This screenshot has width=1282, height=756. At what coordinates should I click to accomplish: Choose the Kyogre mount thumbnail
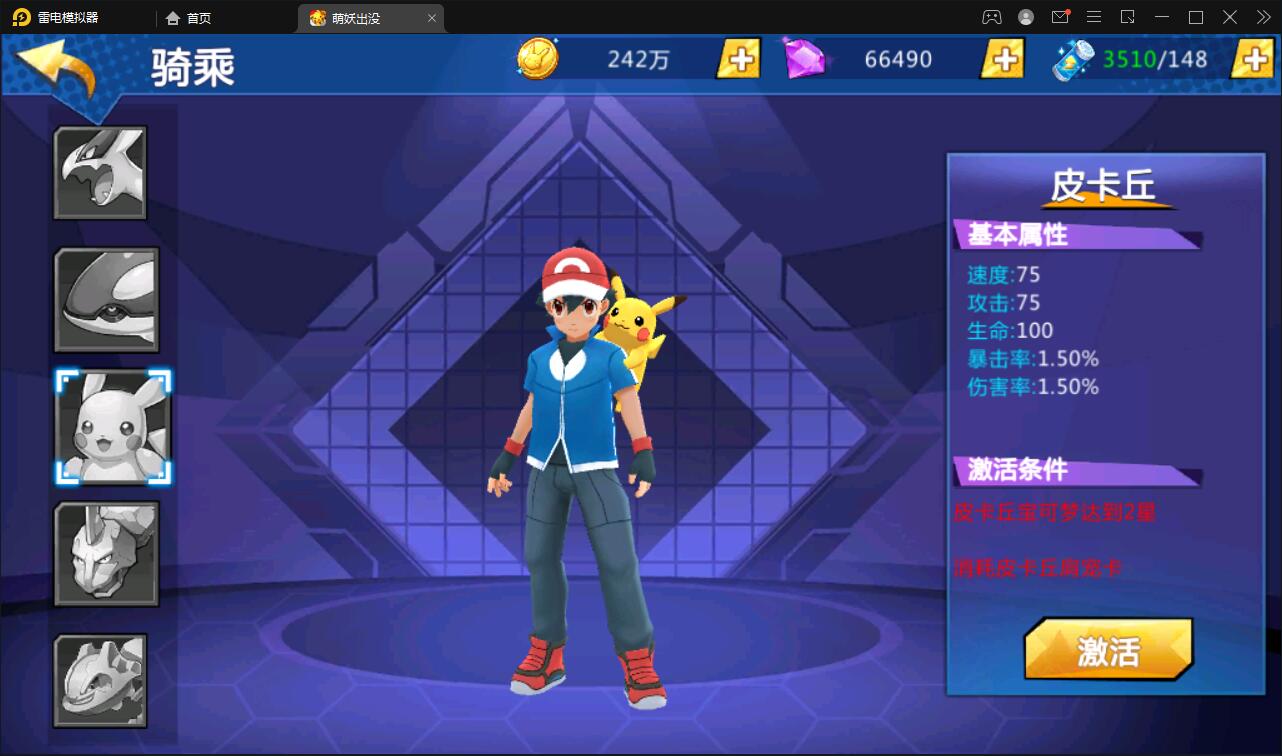[107, 299]
